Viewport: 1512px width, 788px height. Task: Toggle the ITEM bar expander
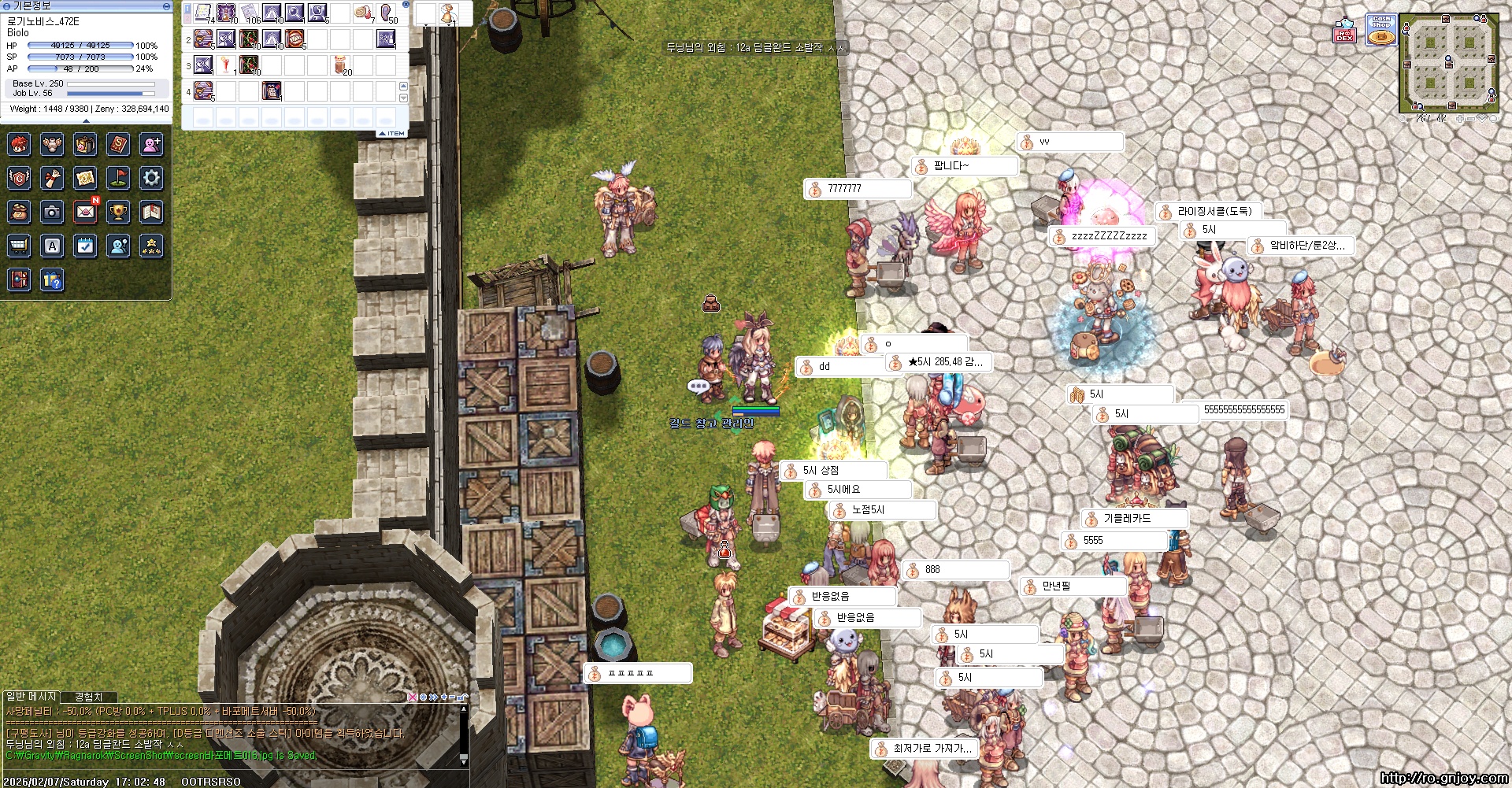[x=391, y=134]
